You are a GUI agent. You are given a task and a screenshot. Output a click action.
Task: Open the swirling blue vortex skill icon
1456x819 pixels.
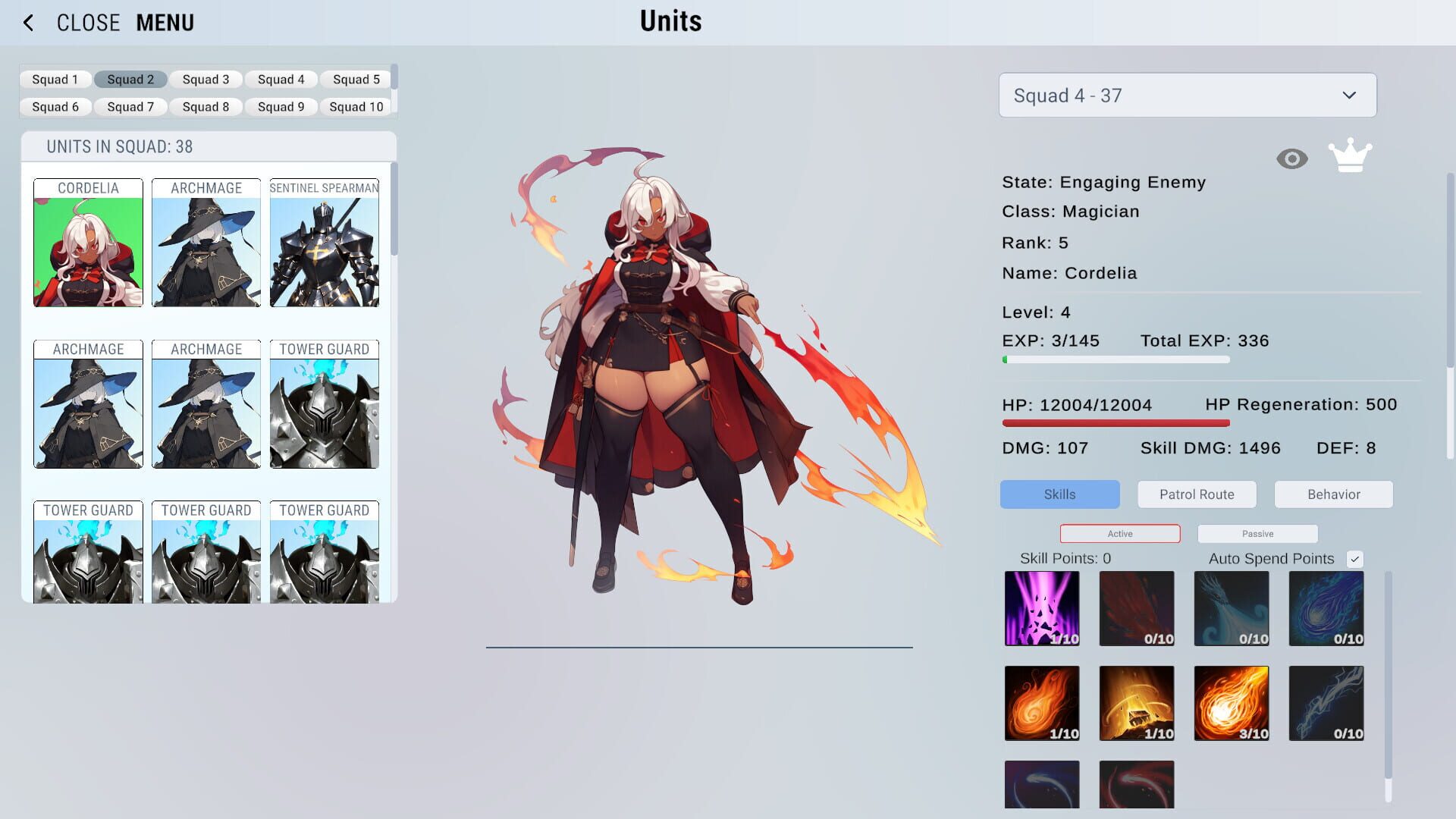[1326, 608]
